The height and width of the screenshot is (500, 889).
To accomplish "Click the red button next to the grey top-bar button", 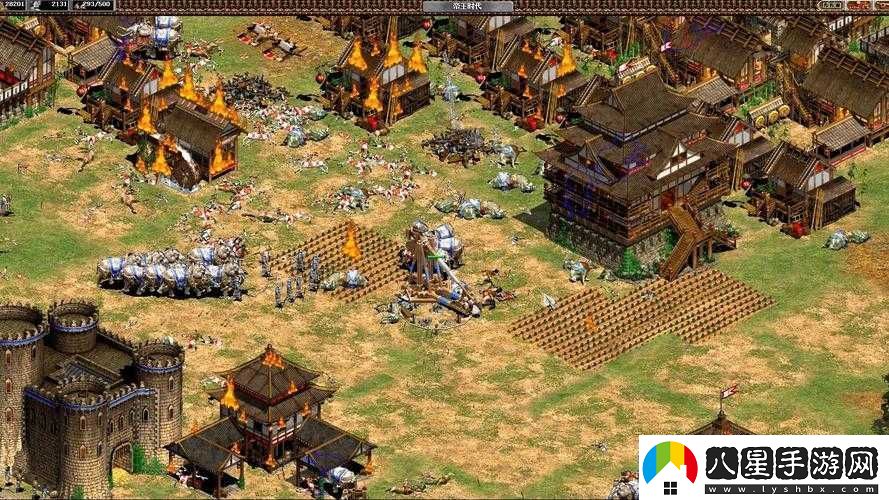I will [x=856, y=5].
